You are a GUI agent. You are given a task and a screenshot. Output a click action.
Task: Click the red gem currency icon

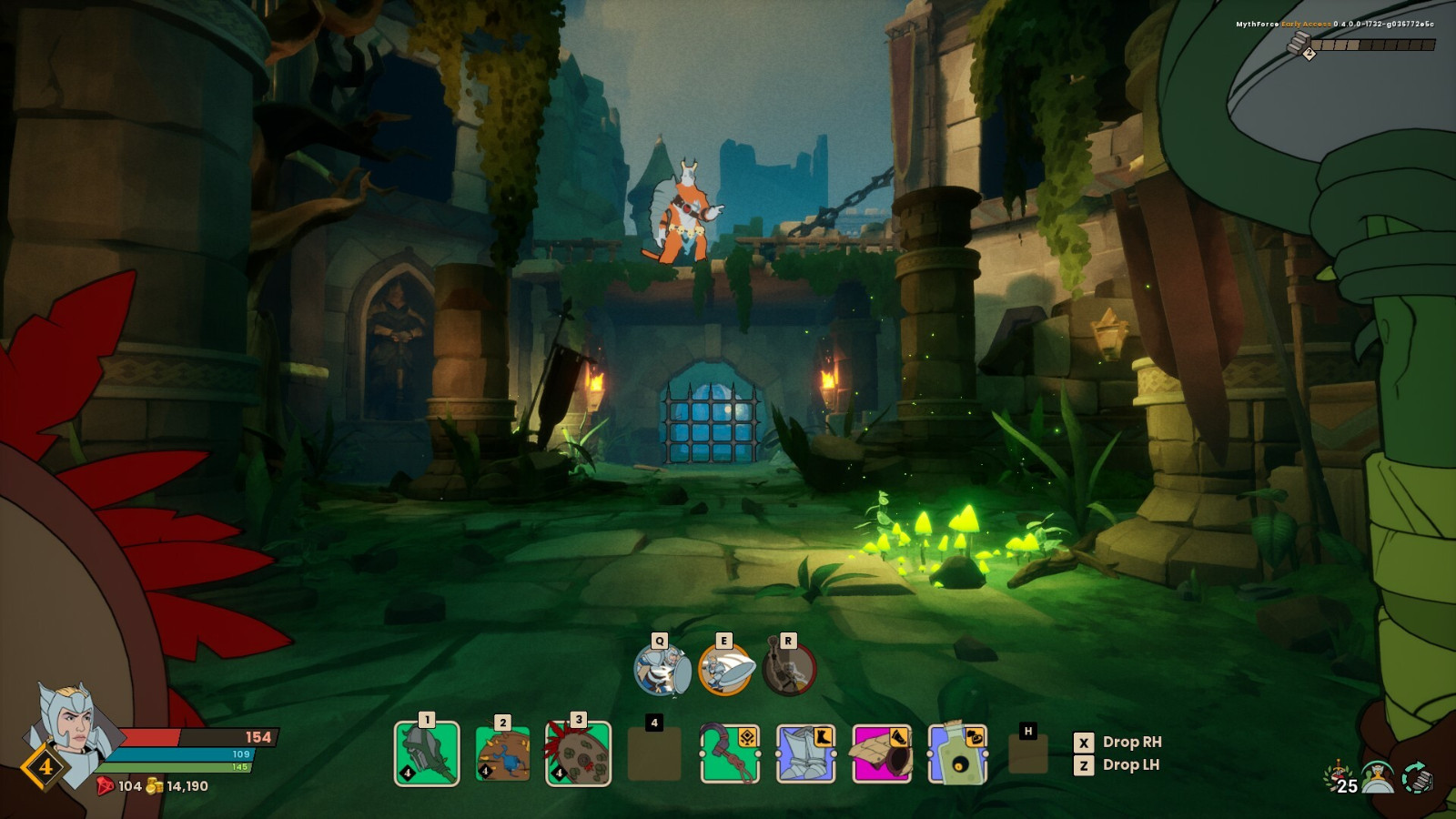103,785
